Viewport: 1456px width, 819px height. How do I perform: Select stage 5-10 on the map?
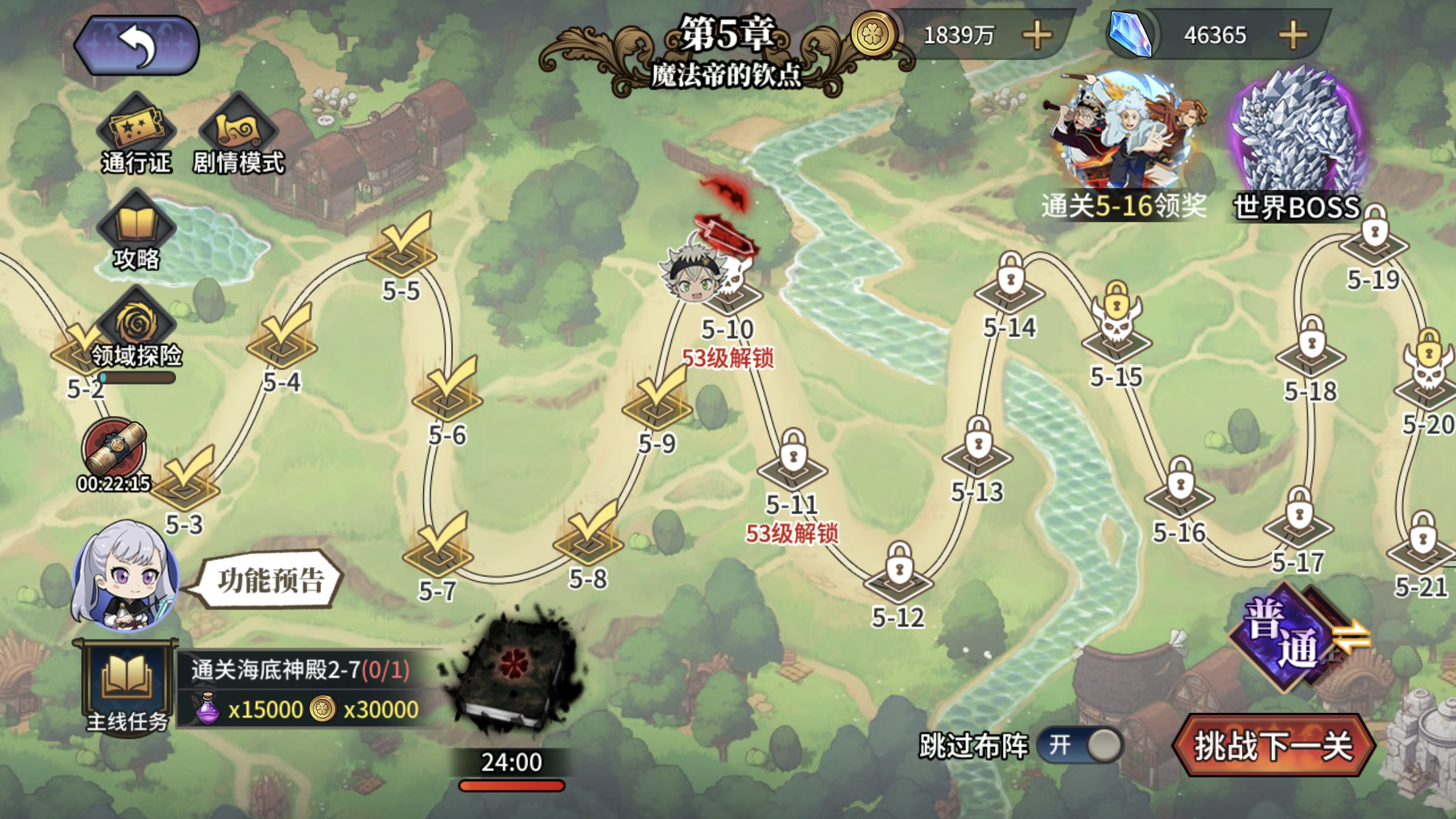(727, 291)
